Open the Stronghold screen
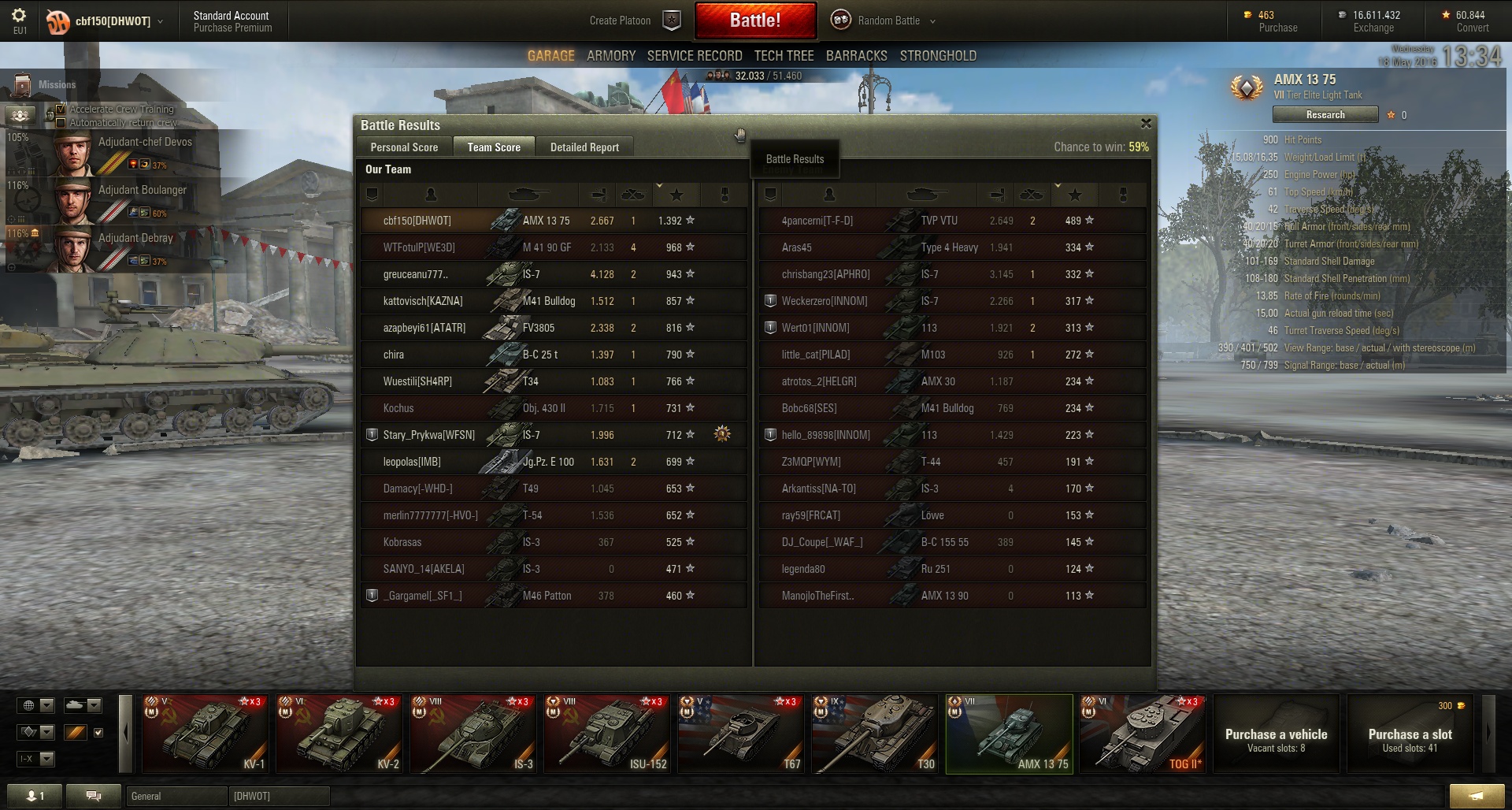Screen dimensions: 1512x810 [938, 56]
